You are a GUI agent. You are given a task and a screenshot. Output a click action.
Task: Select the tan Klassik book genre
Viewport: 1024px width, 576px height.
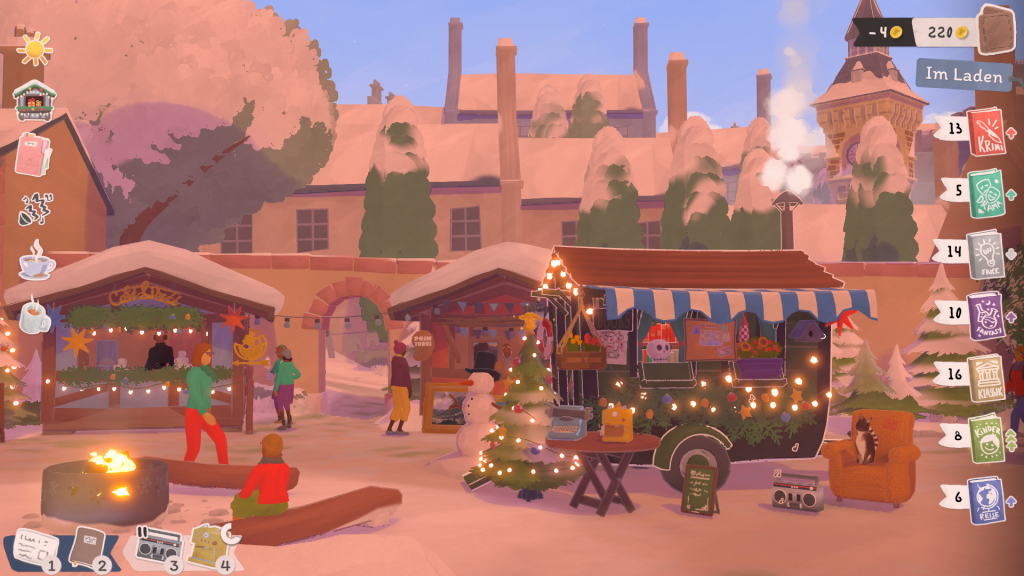click(985, 378)
